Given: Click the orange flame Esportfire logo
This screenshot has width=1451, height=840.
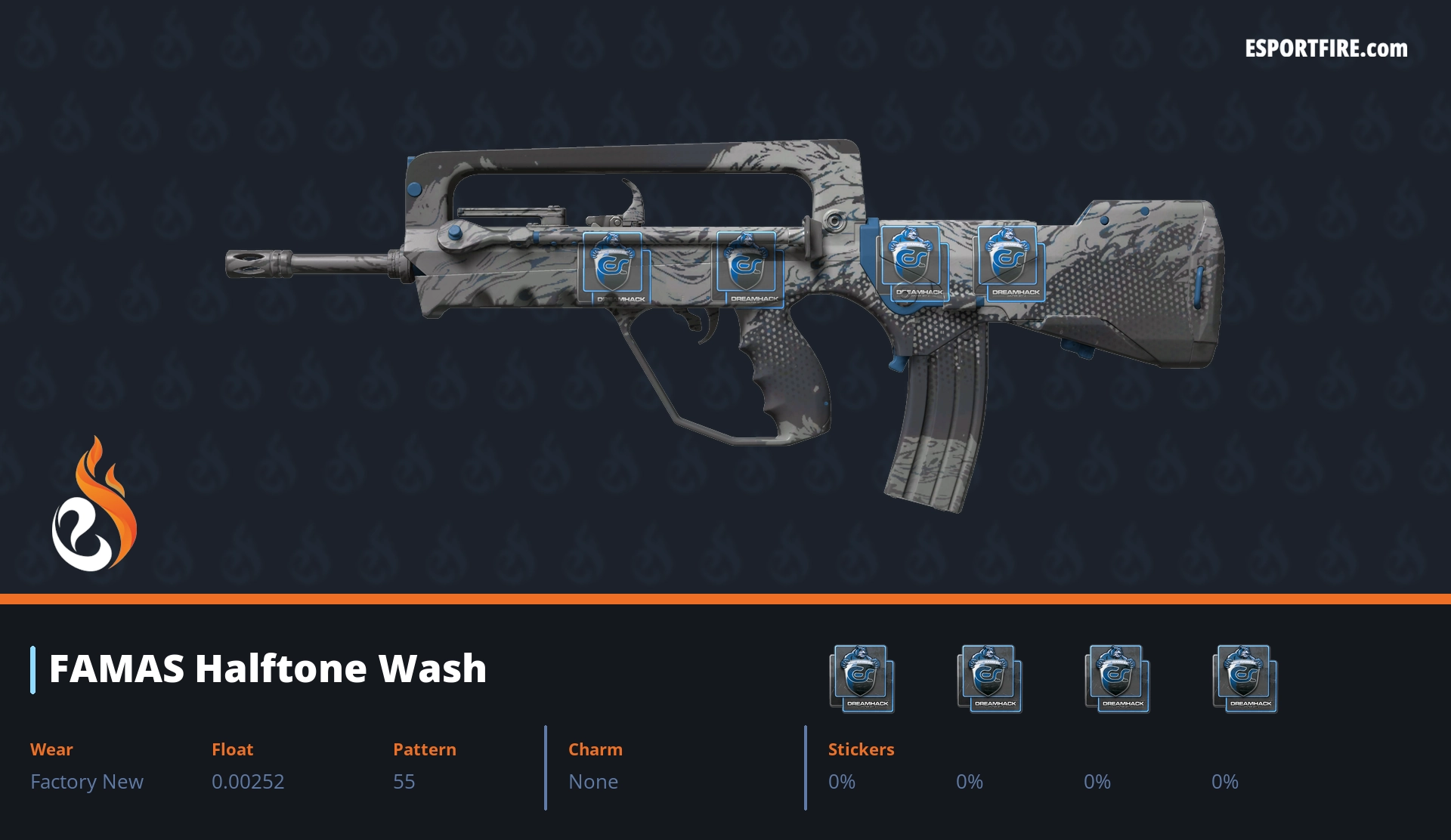Looking at the screenshot, I should 94,505.
